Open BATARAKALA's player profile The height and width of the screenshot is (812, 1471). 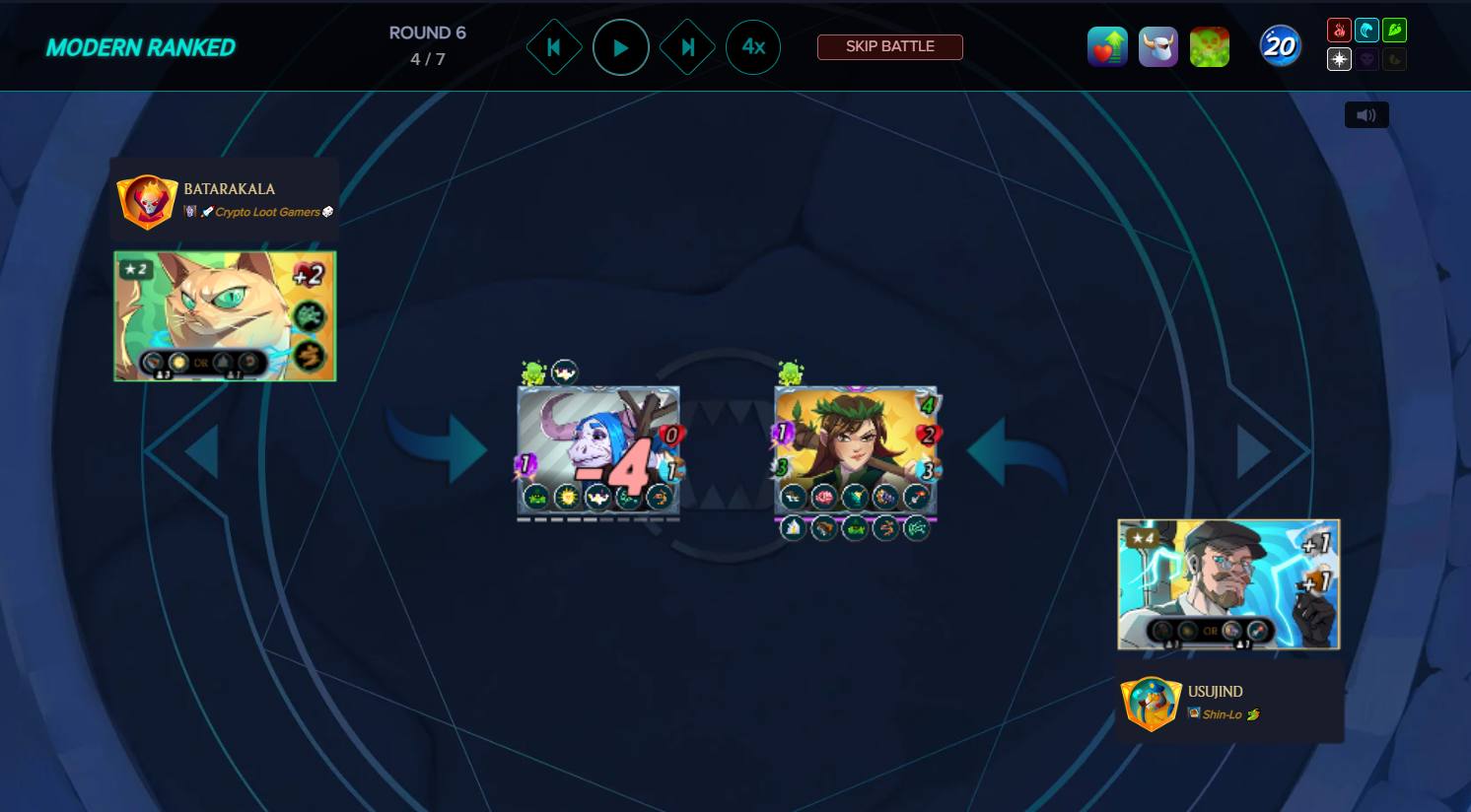(x=229, y=189)
